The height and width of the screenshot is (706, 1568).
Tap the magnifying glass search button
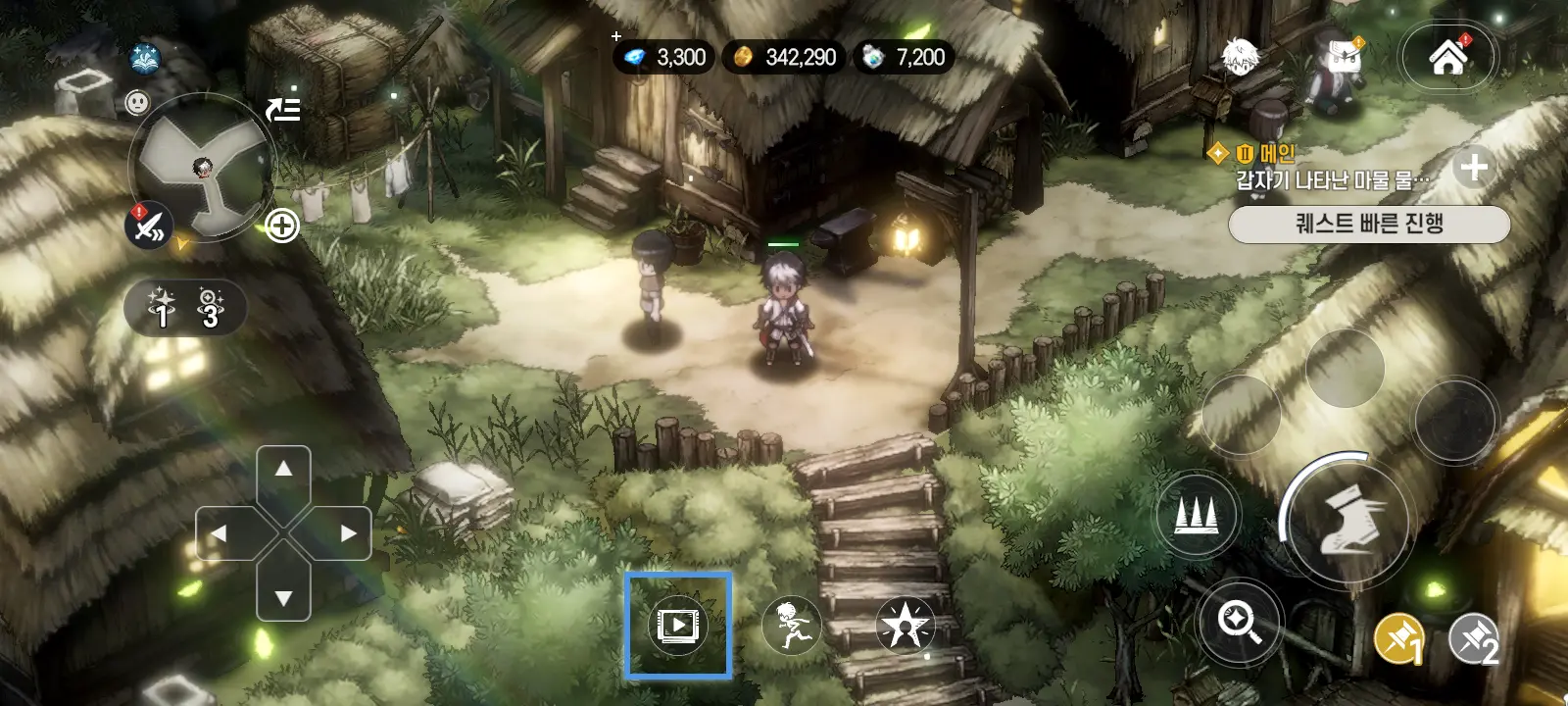[1240, 622]
